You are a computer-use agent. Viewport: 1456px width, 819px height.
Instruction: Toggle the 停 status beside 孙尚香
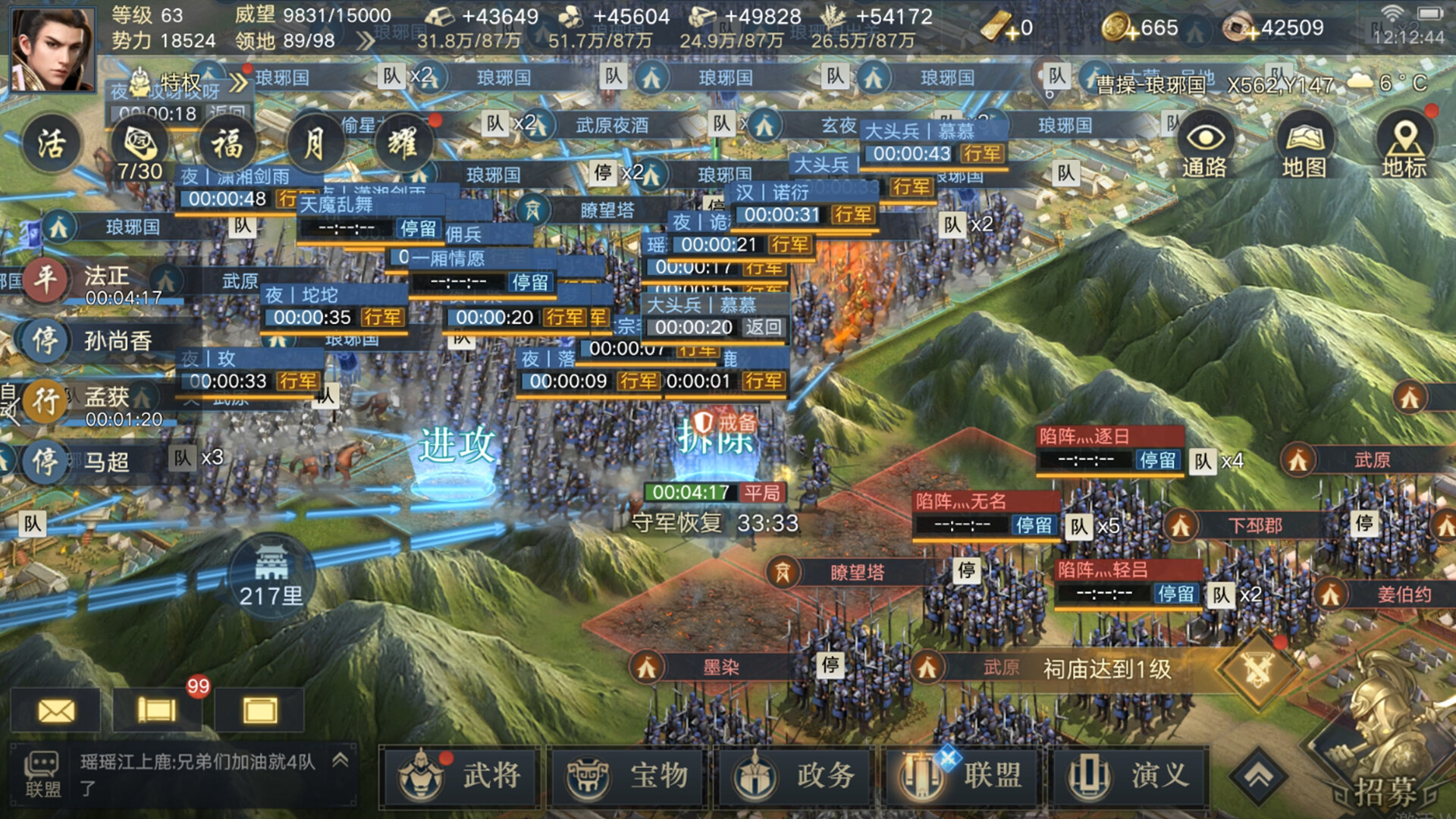coord(47,341)
